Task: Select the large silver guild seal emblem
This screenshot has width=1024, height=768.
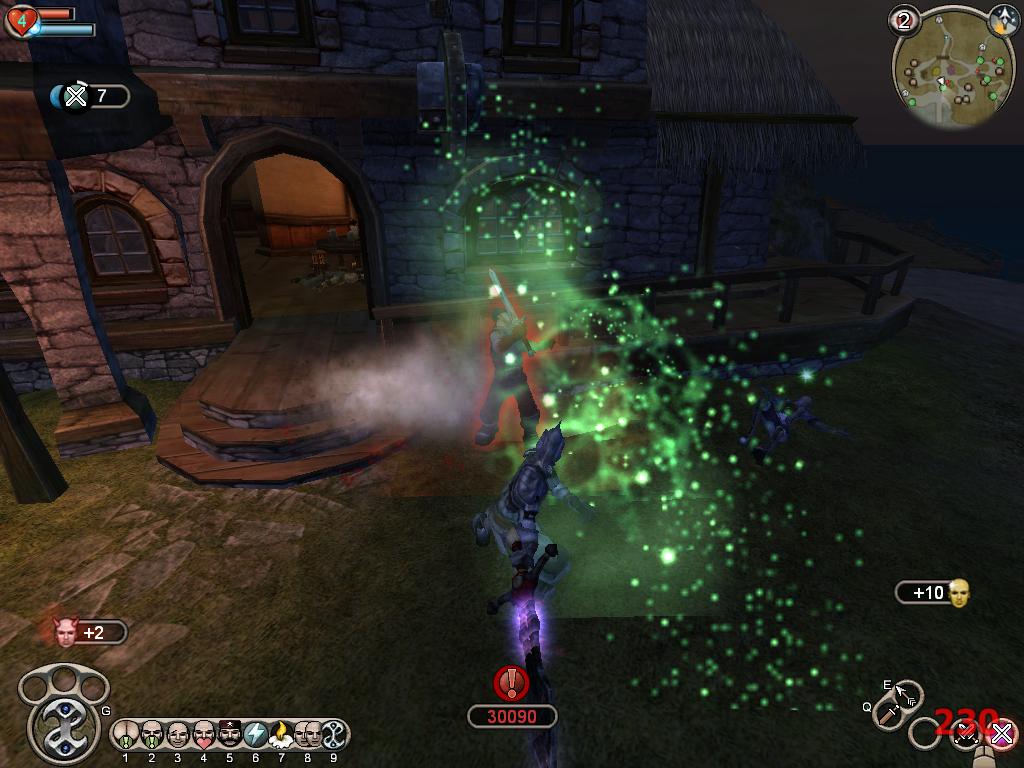Action: pos(65,720)
